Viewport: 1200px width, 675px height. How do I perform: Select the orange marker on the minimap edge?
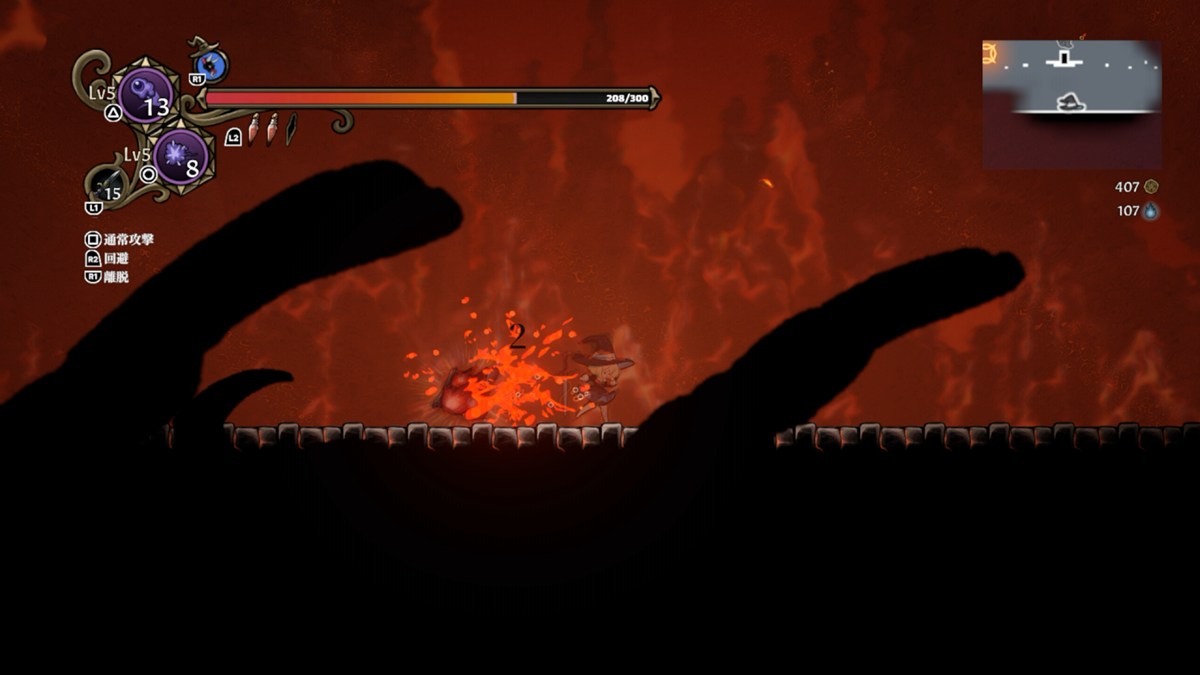(989, 54)
